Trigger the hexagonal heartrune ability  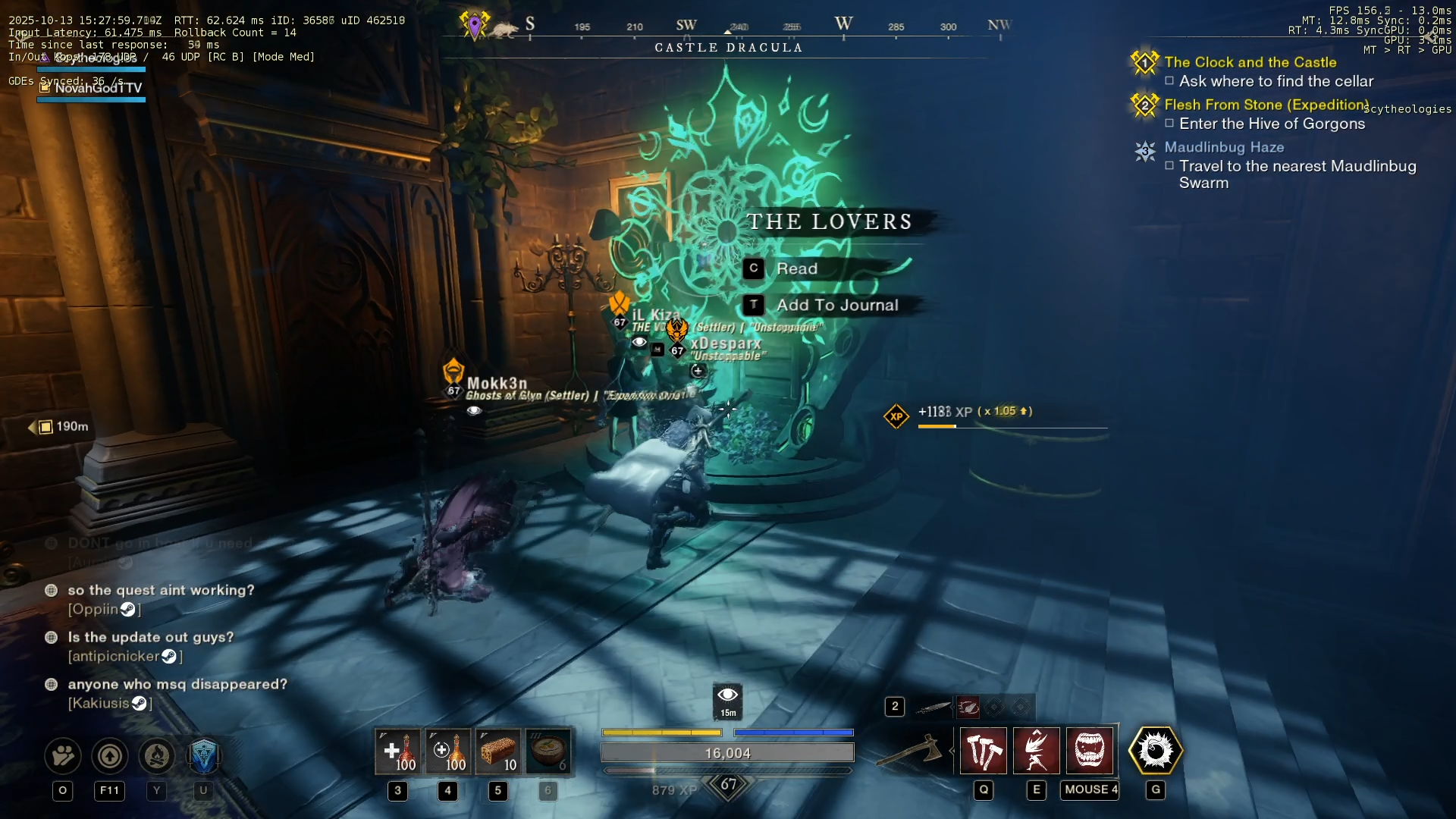click(x=1155, y=751)
